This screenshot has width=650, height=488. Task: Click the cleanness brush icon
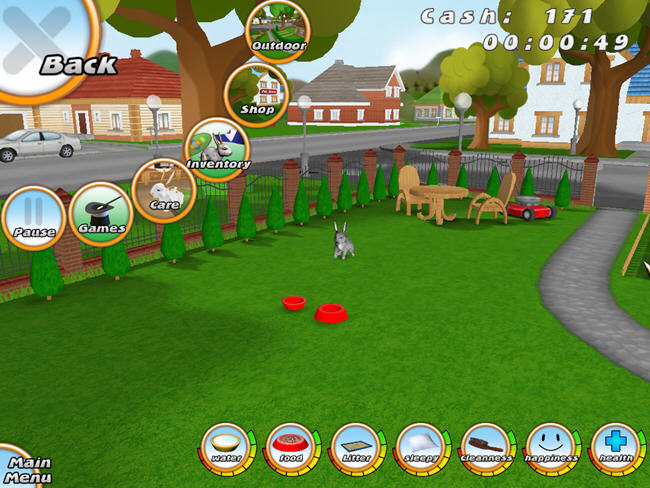coord(486,445)
